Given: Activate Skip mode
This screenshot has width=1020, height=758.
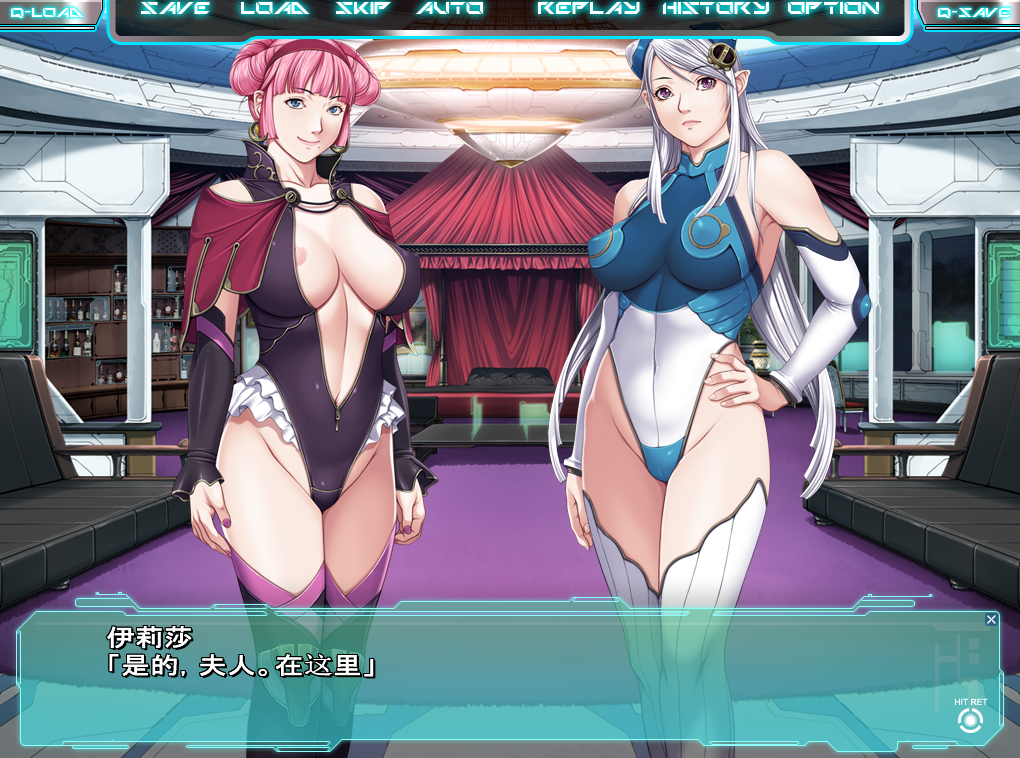Looking at the screenshot, I should [363, 9].
